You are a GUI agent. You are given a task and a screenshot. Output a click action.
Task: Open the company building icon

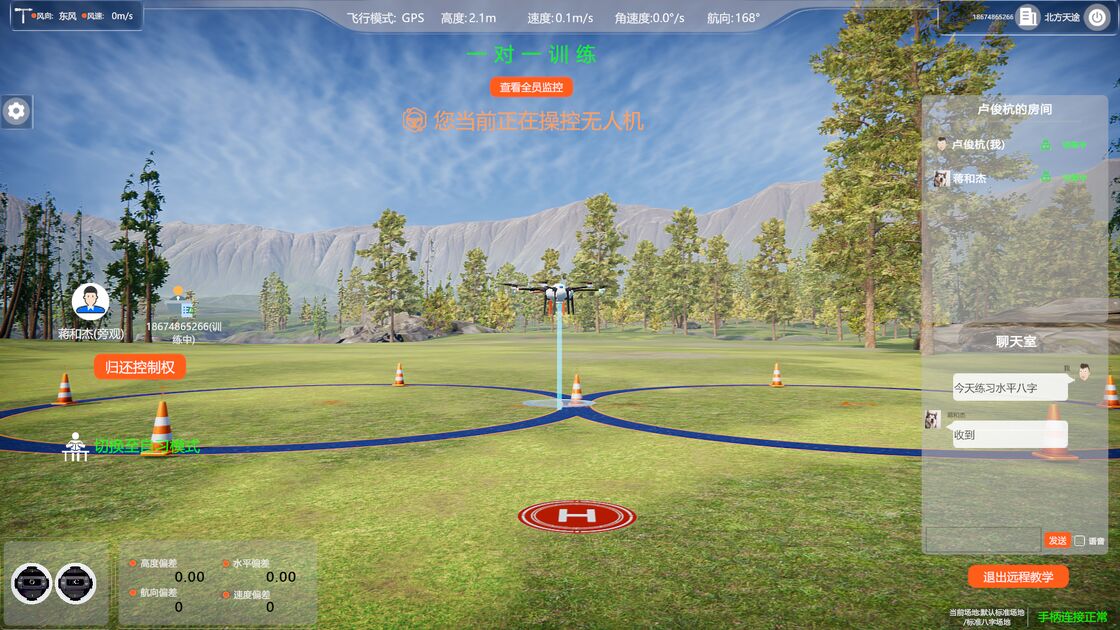(x=1028, y=17)
